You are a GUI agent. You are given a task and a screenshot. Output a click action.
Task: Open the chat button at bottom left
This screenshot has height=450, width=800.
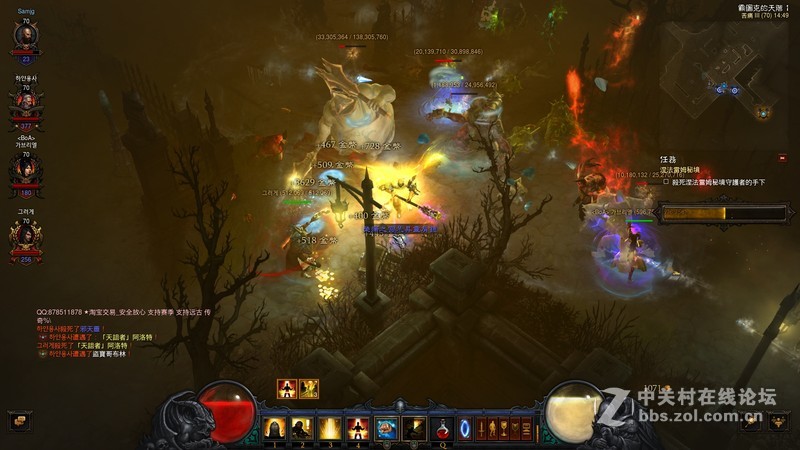[17, 421]
